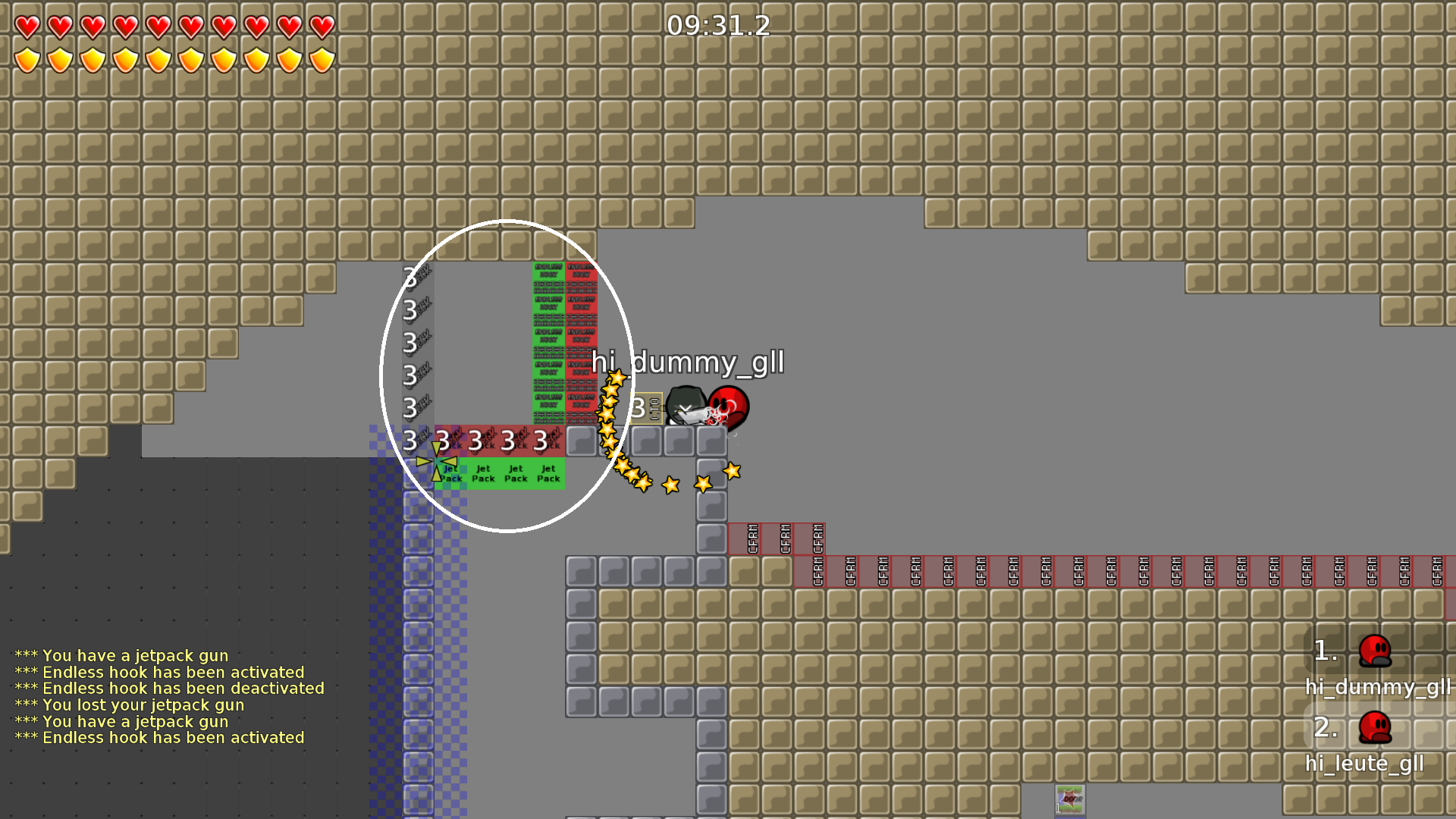This screenshot has width=1456, height=819.
Task: Activate endless hook via a green tile
Action: pyautogui.click(x=550, y=341)
